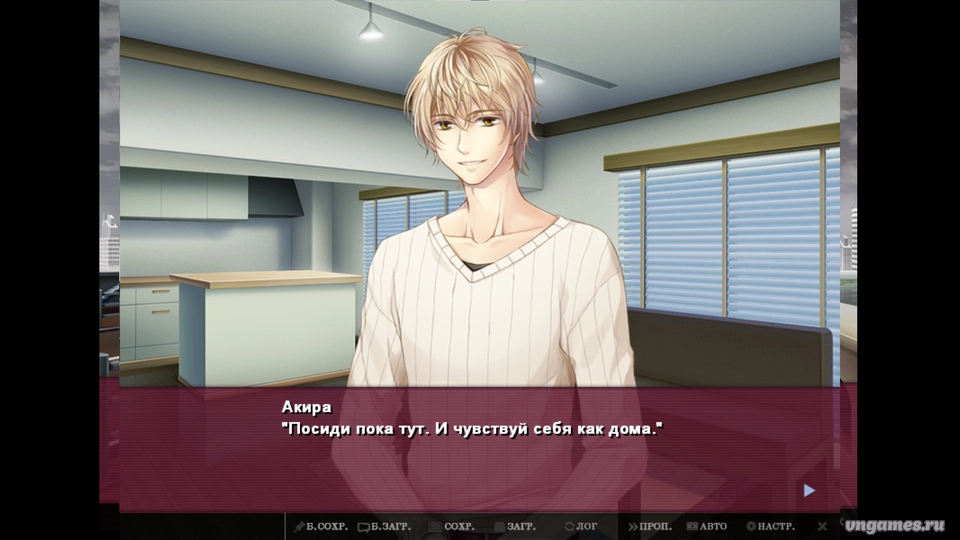
Task: Toggle АВТО auto-play mode
Action: (707, 526)
